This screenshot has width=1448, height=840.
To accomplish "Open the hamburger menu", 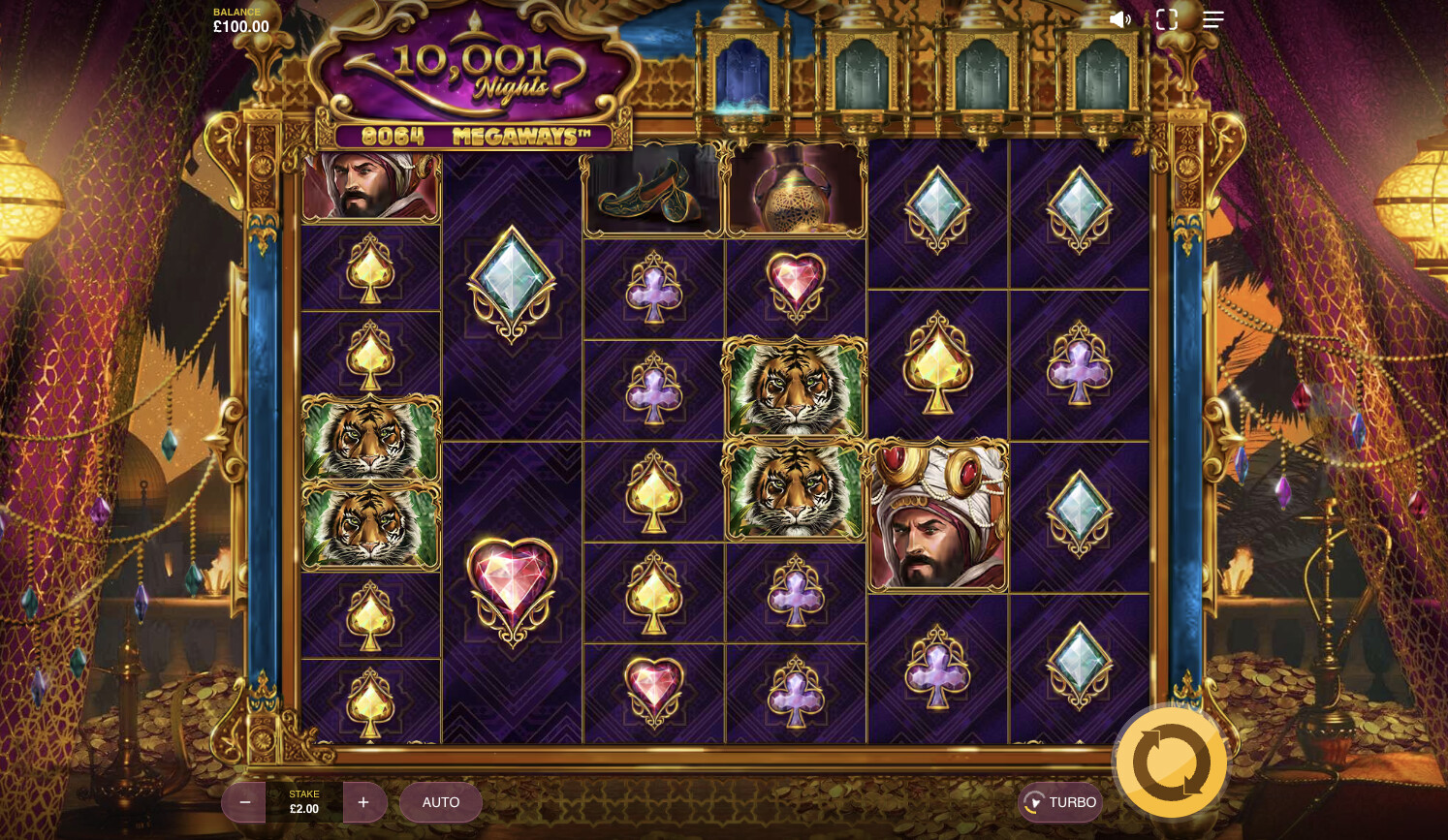I will click(1213, 19).
